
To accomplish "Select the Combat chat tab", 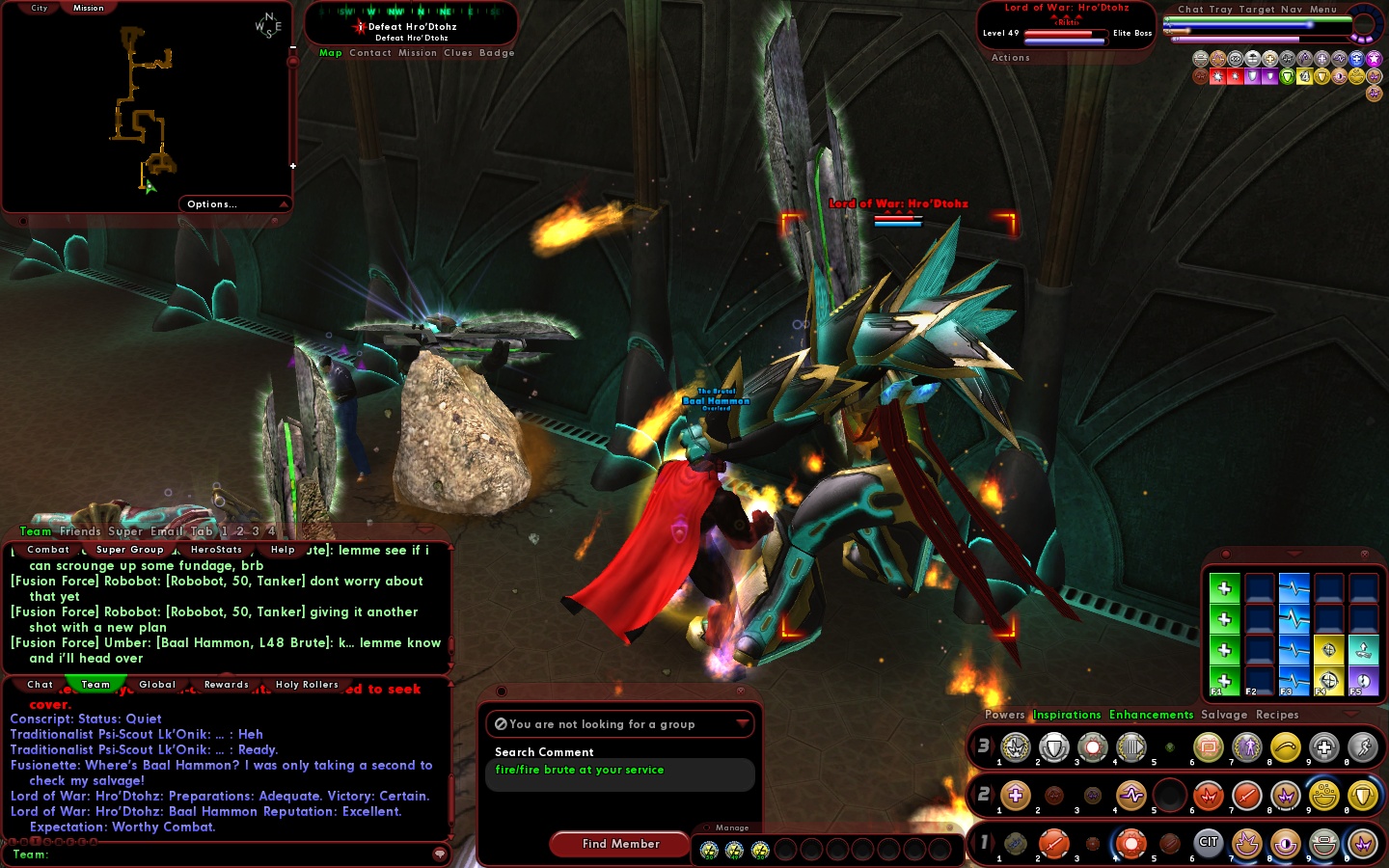I will pyautogui.click(x=48, y=550).
